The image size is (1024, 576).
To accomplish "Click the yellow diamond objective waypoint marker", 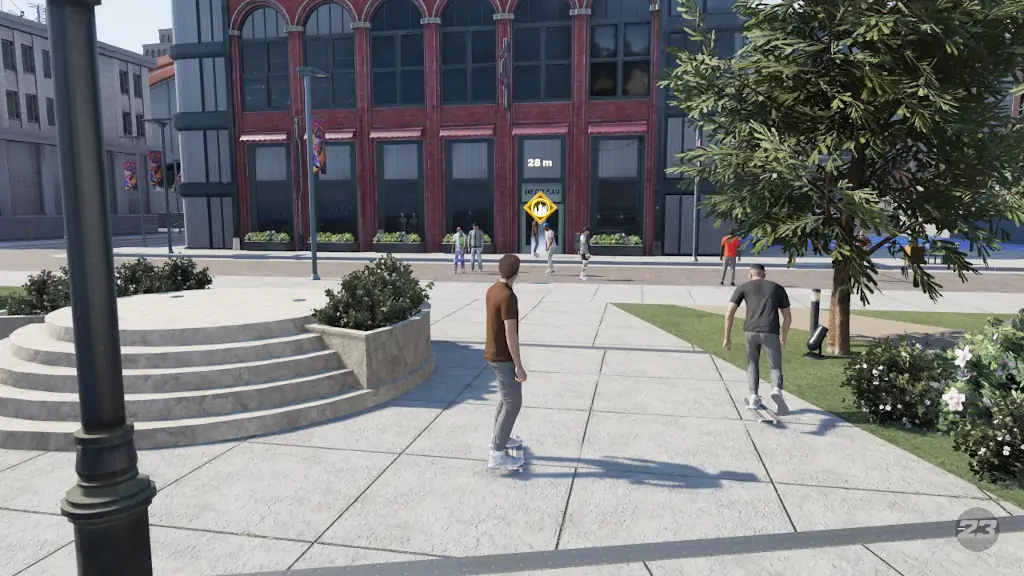I will click(540, 207).
